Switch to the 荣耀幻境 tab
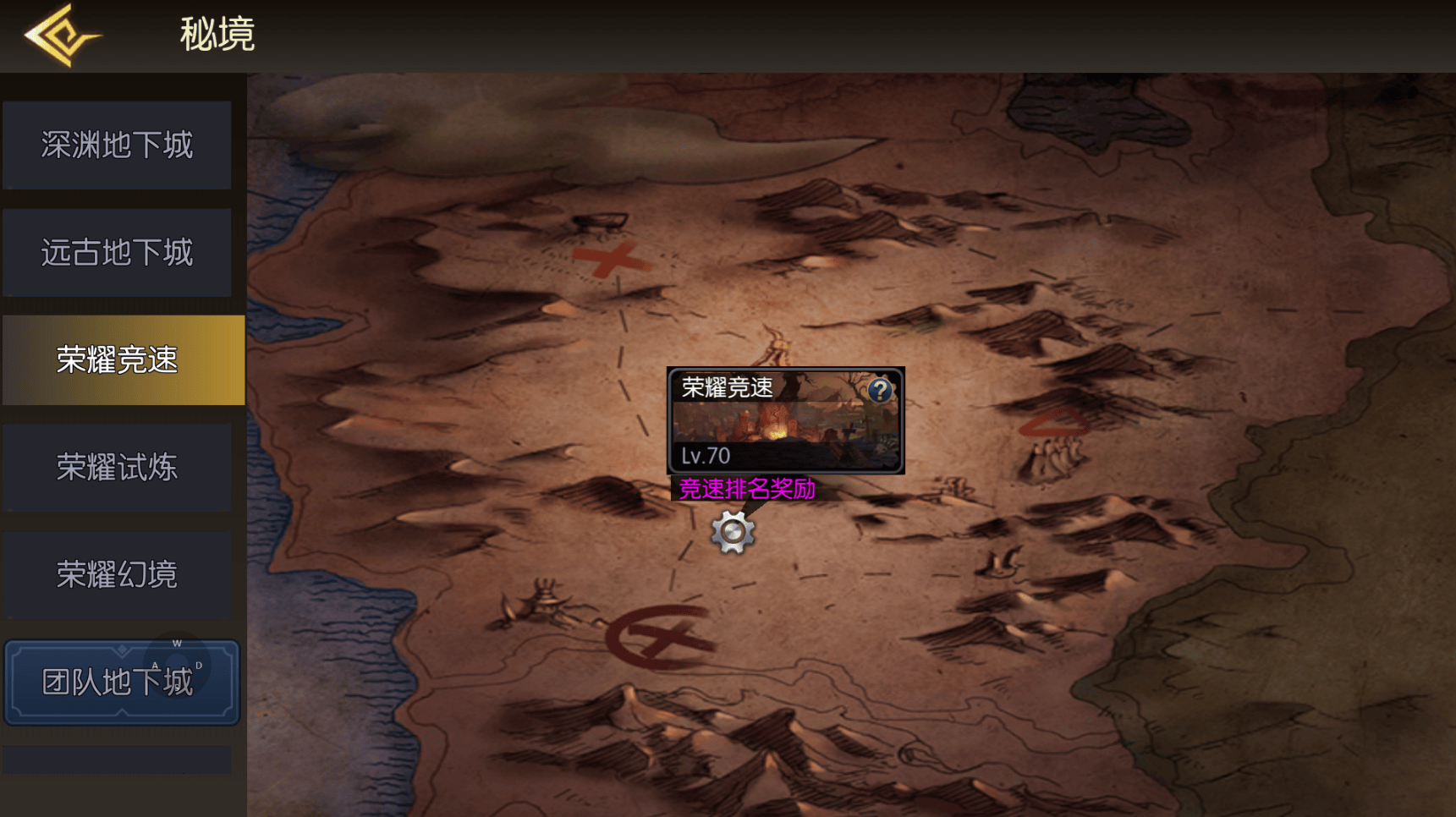 (x=117, y=575)
